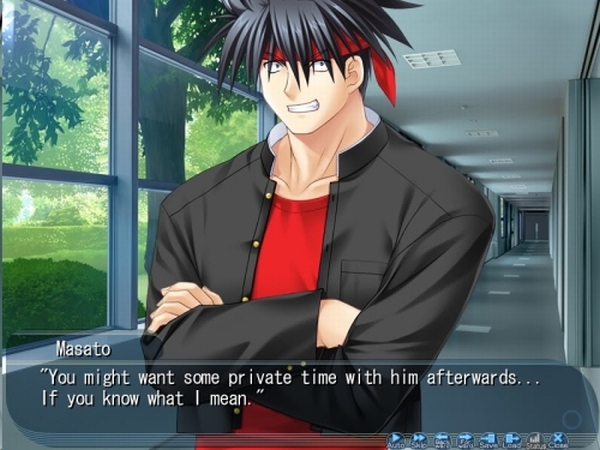Open the Load menu

pos(512,439)
